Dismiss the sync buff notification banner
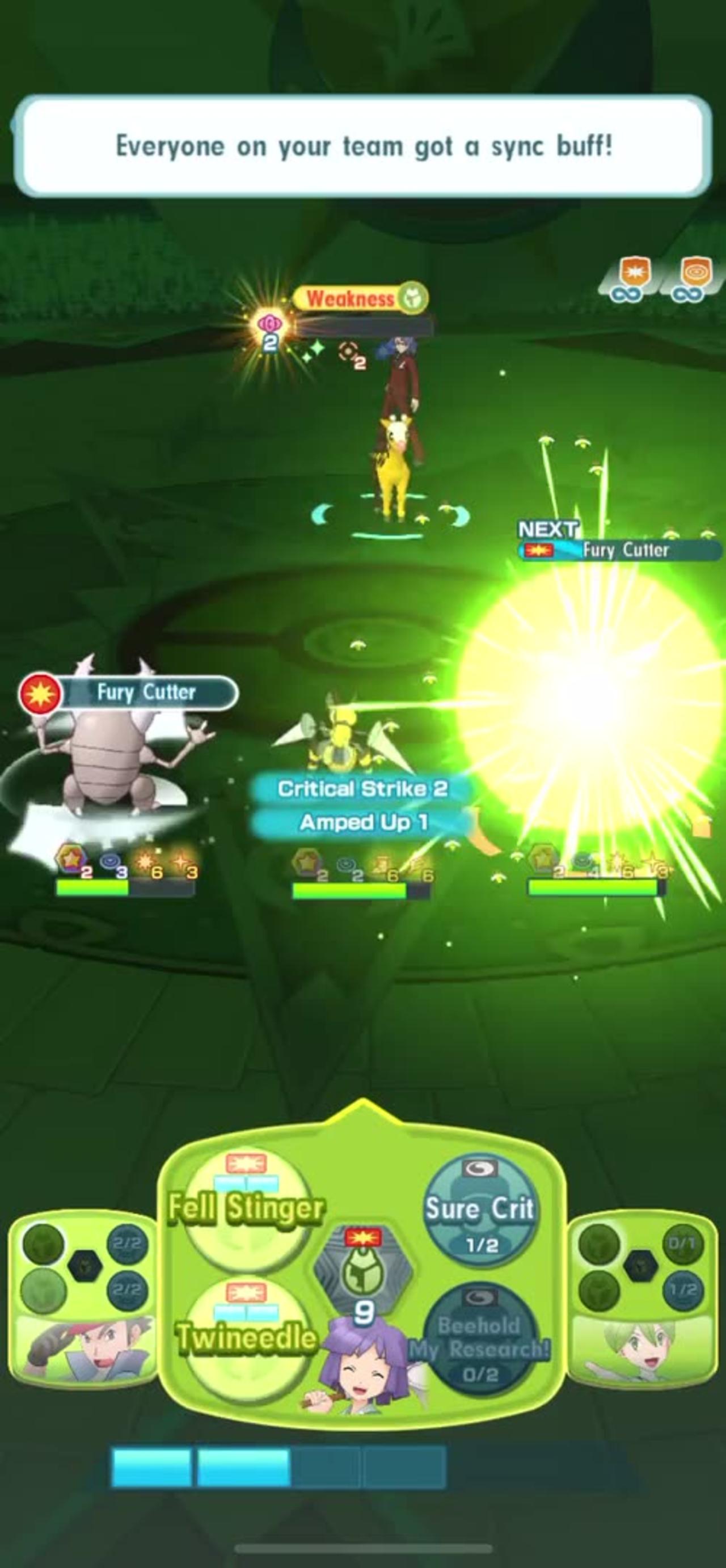Viewport: 726px width, 1568px height. (x=362, y=146)
